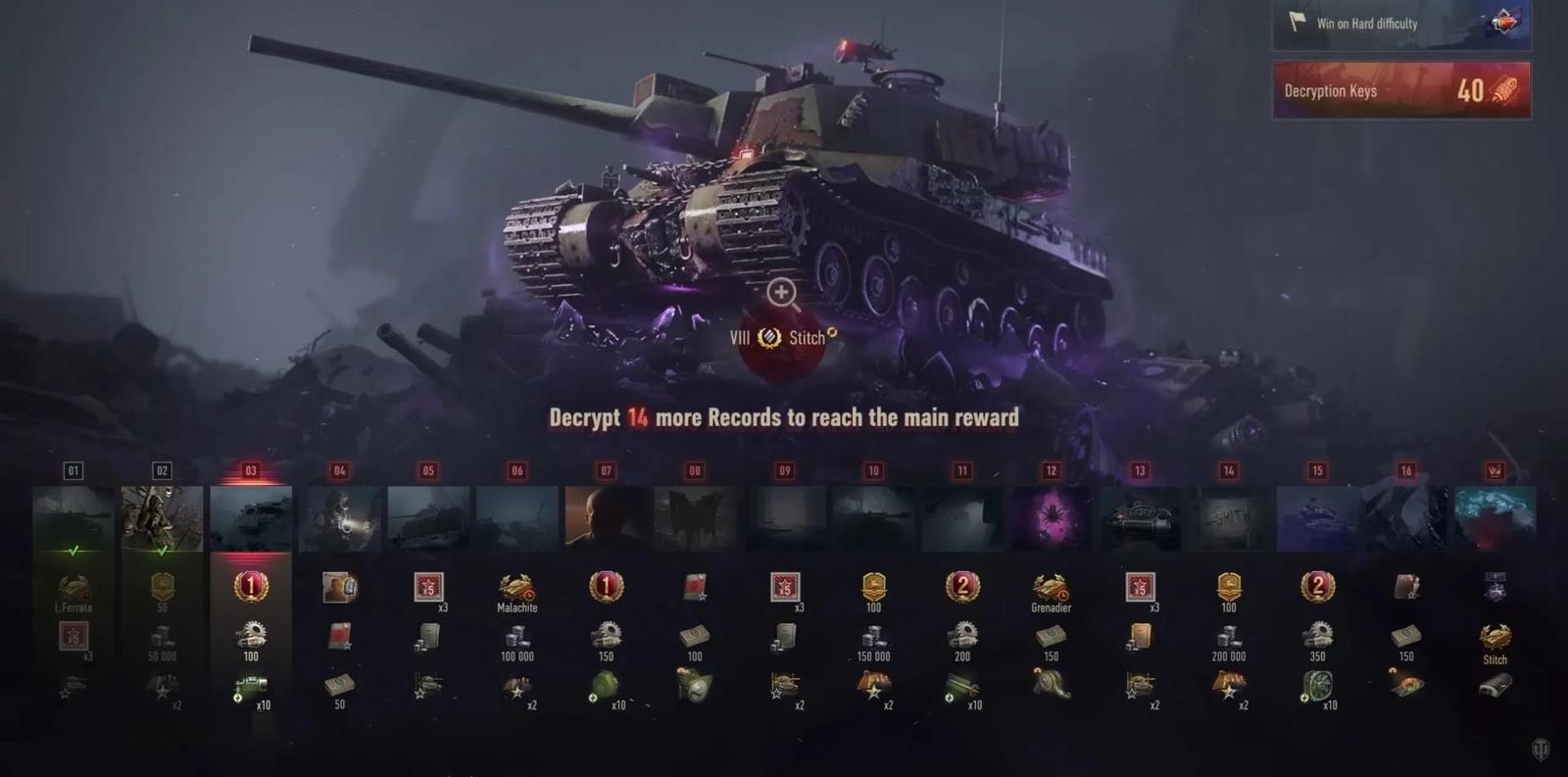Open the final flag reward tab
The image size is (1568, 777).
pyautogui.click(x=1494, y=470)
